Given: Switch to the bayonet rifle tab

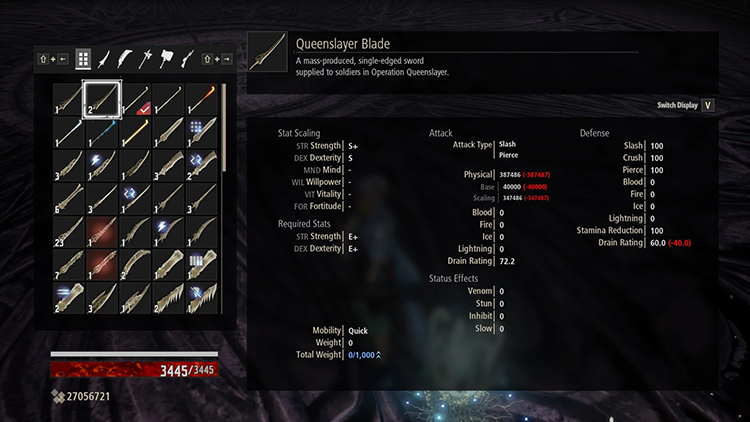Looking at the screenshot, I should point(187,59).
